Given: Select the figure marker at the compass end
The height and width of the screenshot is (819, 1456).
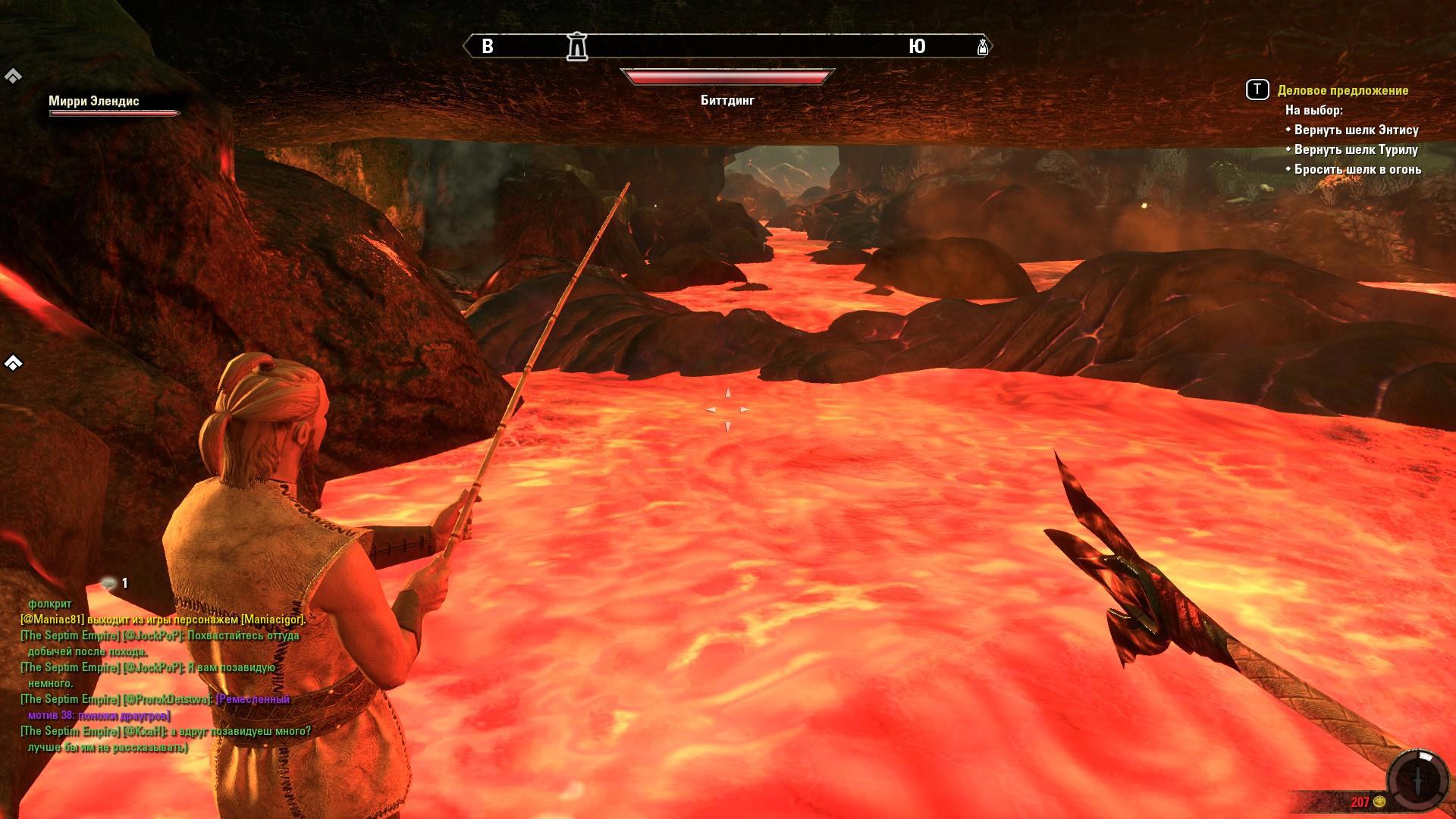Looking at the screenshot, I should pos(983,47).
